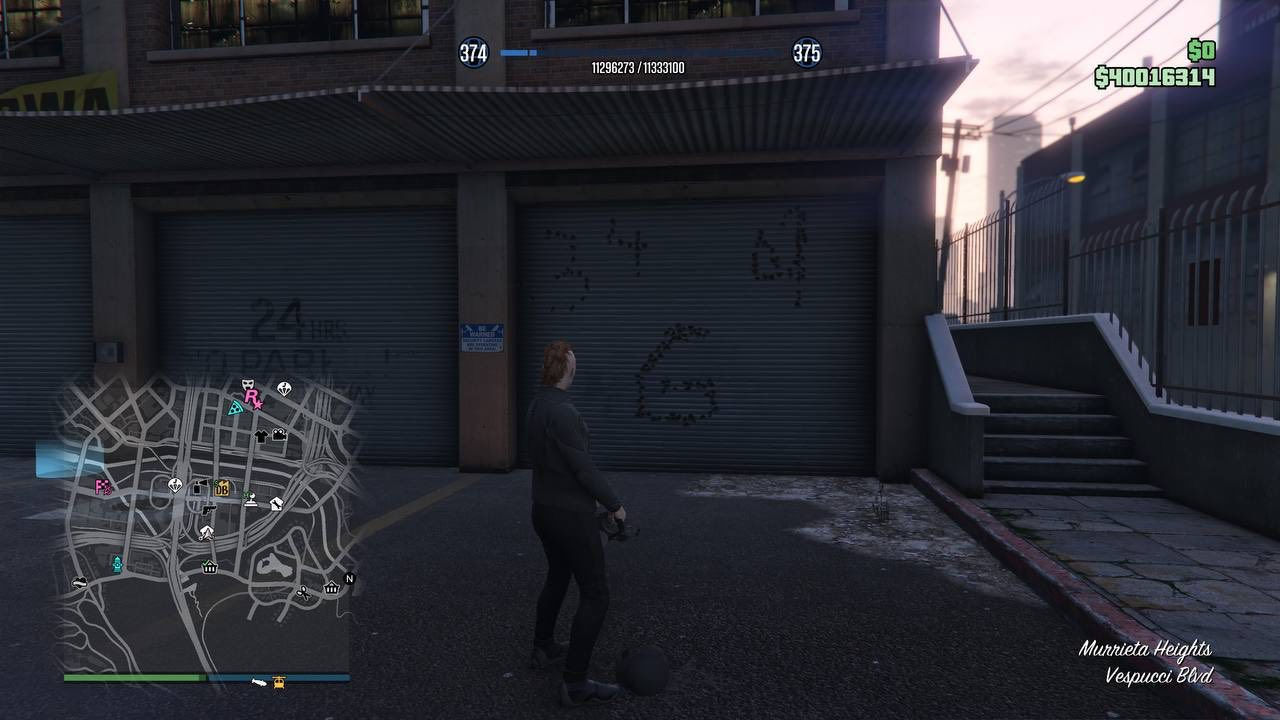
Task: Select the mask shop blip on minimap
Action: 247,384
